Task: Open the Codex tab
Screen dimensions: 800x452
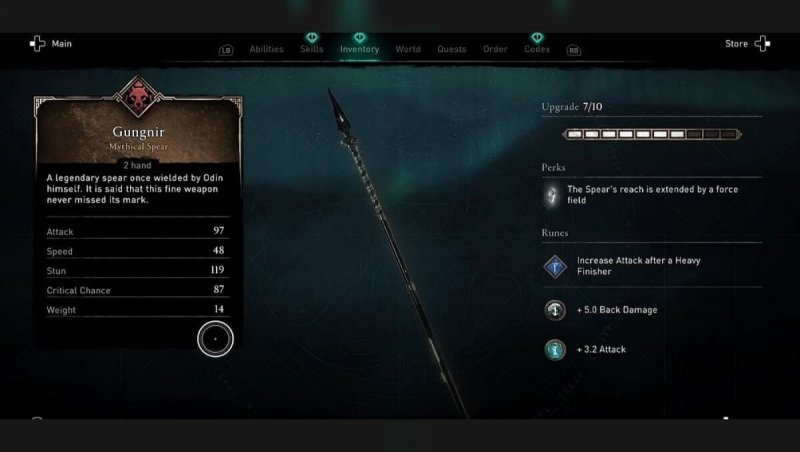Action: 537,49
